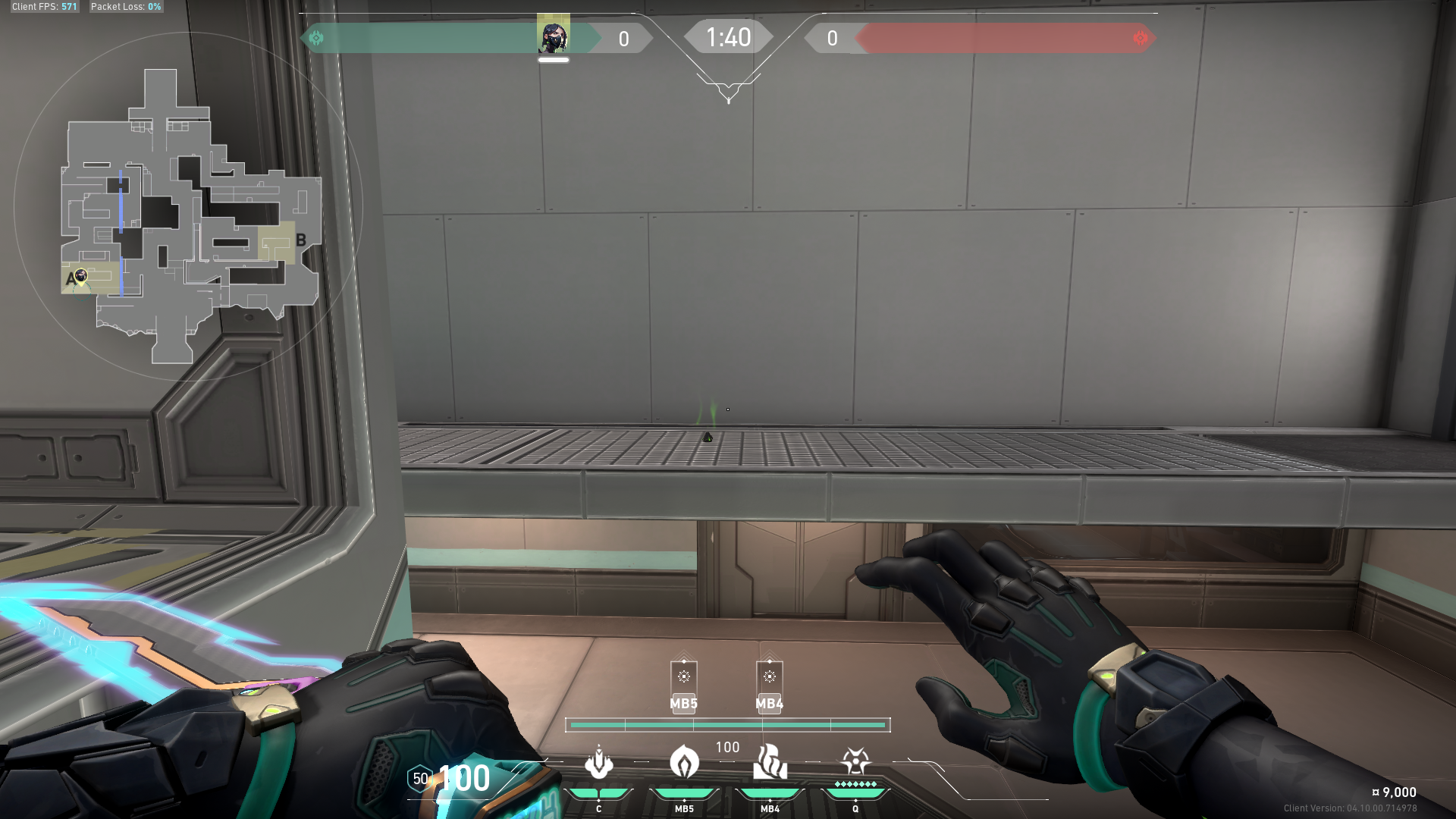This screenshot has height=819, width=1456.
Task: Click the B site label on the minimap
Action: click(301, 240)
